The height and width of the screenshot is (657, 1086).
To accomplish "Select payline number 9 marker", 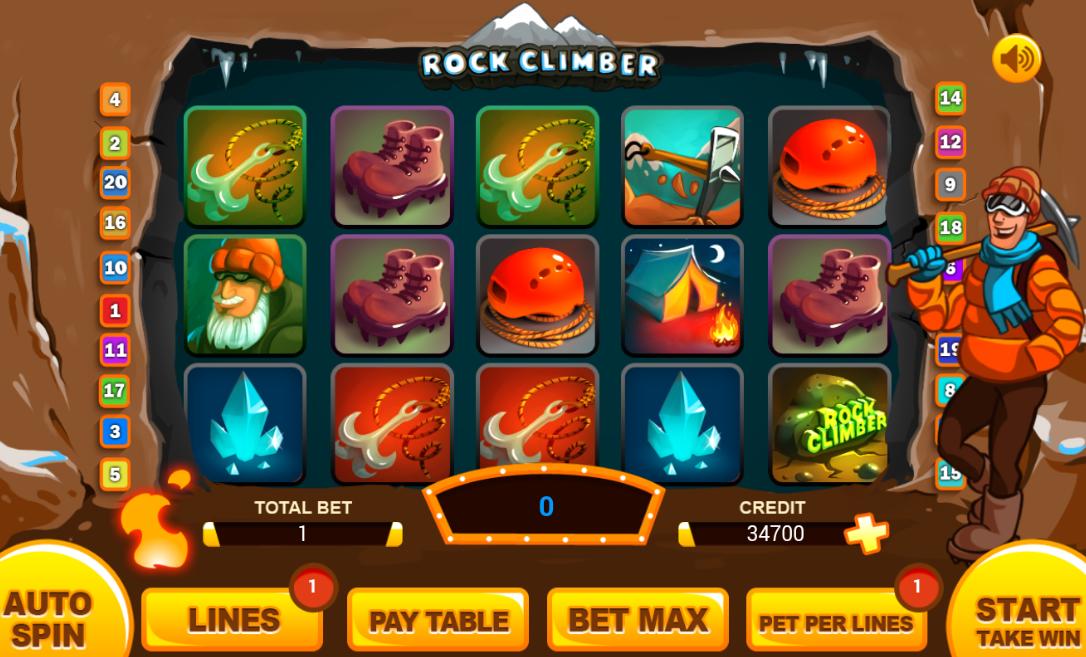I will pyautogui.click(x=950, y=185).
